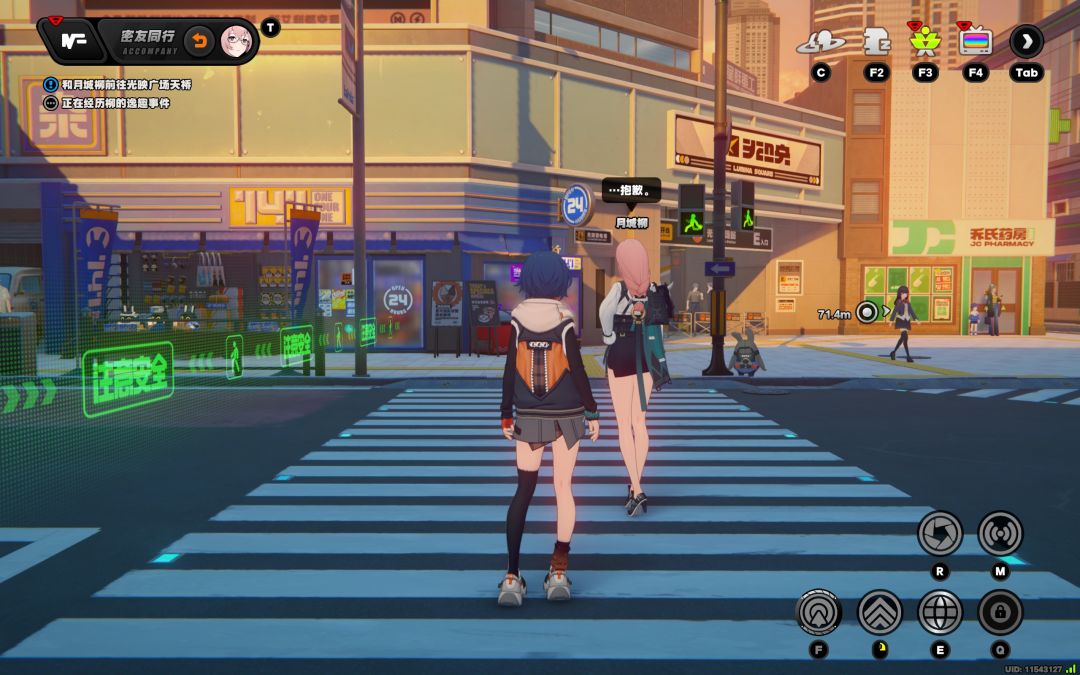Open the green winged emblem icon
The height and width of the screenshot is (675, 1080).
click(923, 42)
